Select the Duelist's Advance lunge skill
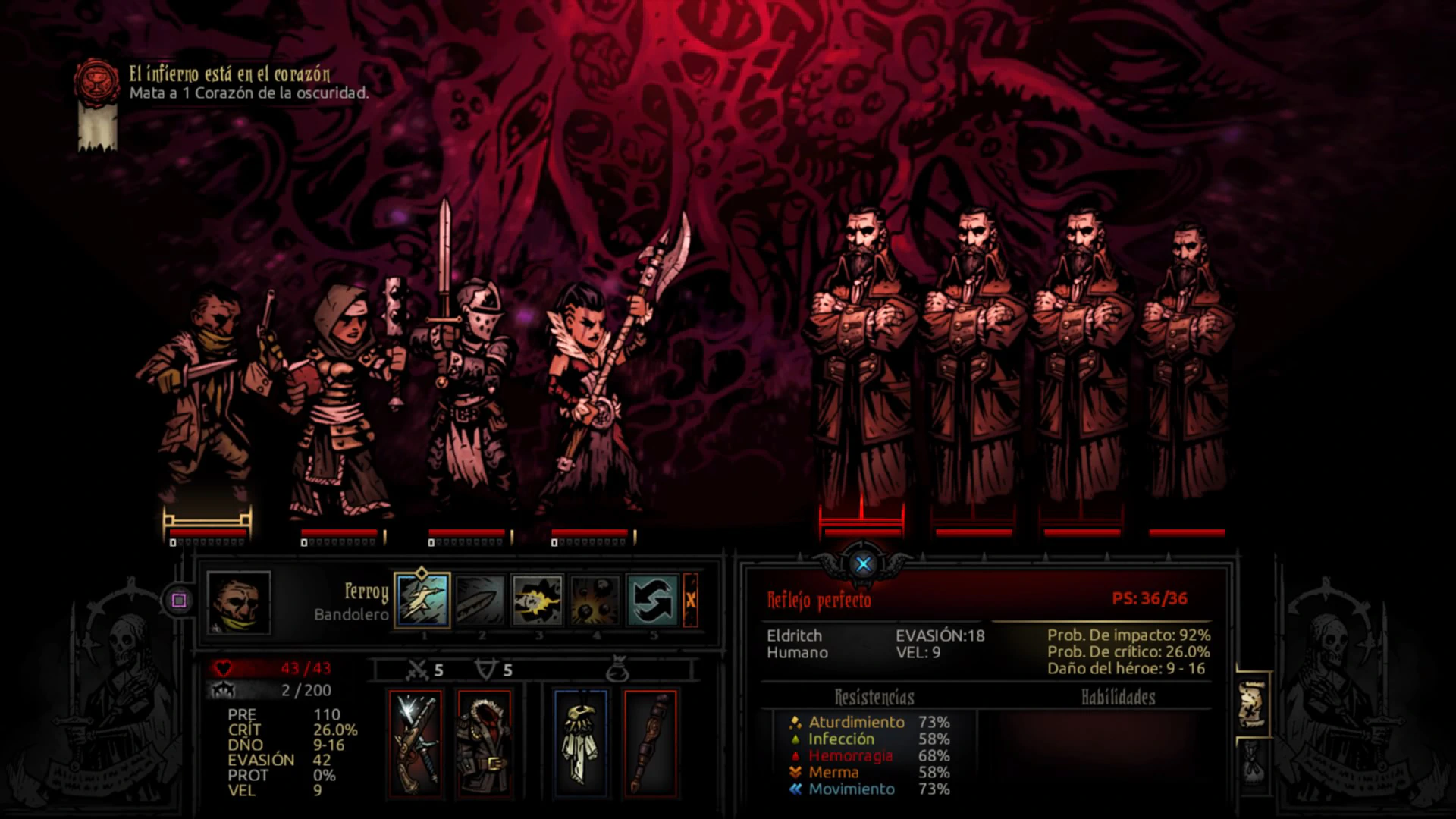This screenshot has width=1456, height=819. tap(422, 600)
